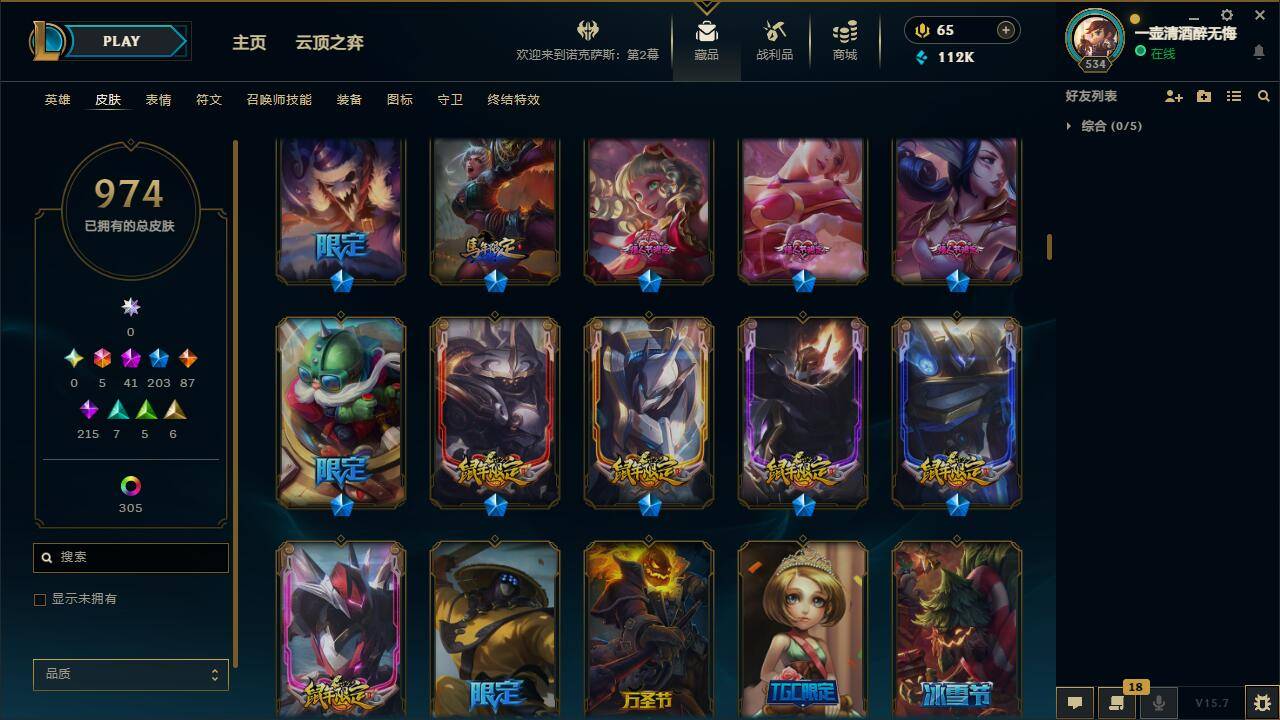Select the 守卫 tab
Viewport: 1280px width, 720px height.
(x=449, y=100)
